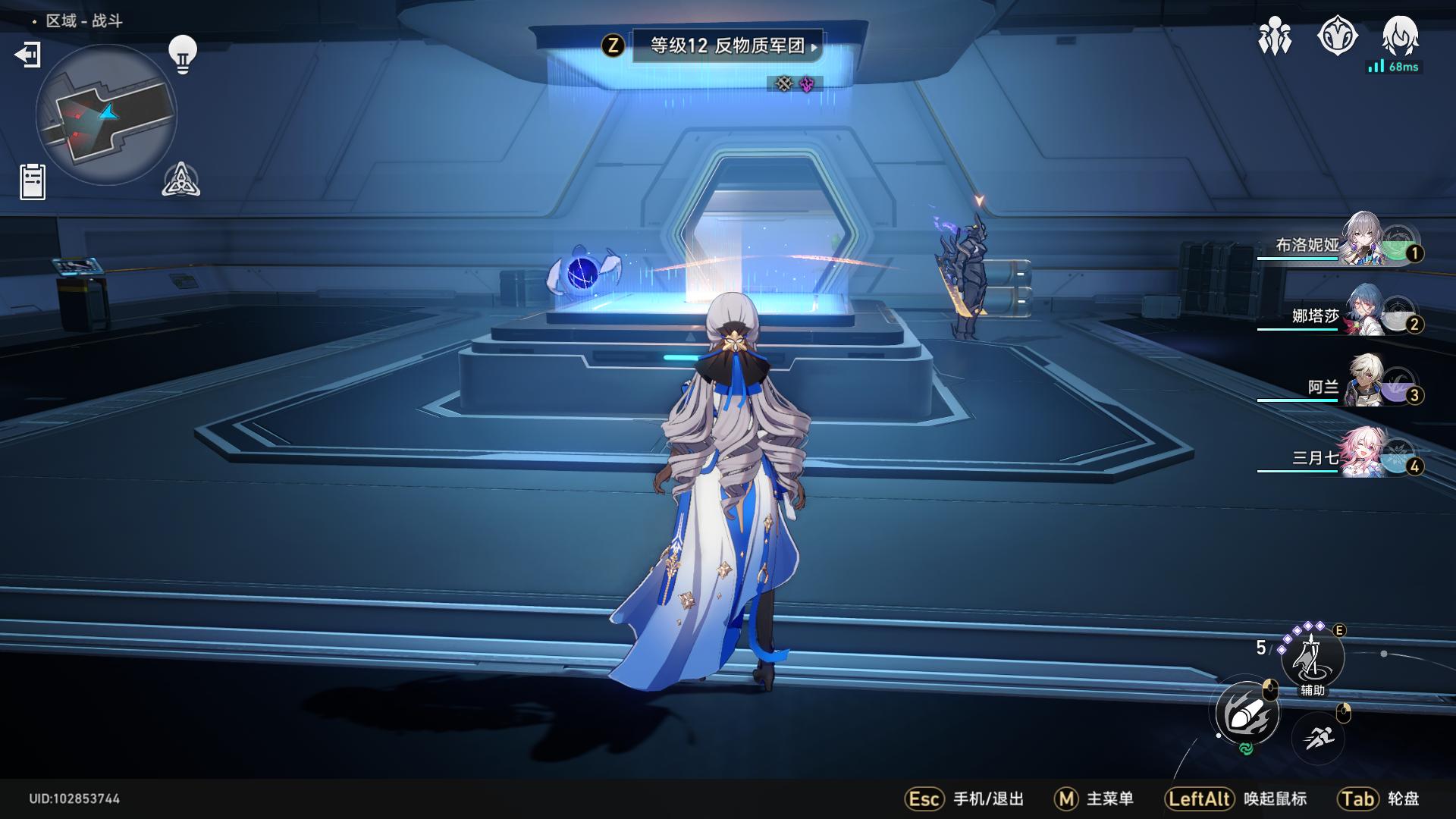Open the clipboard mission log icon
Image resolution: width=1456 pixels, height=819 pixels.
[x=33, y=182]
